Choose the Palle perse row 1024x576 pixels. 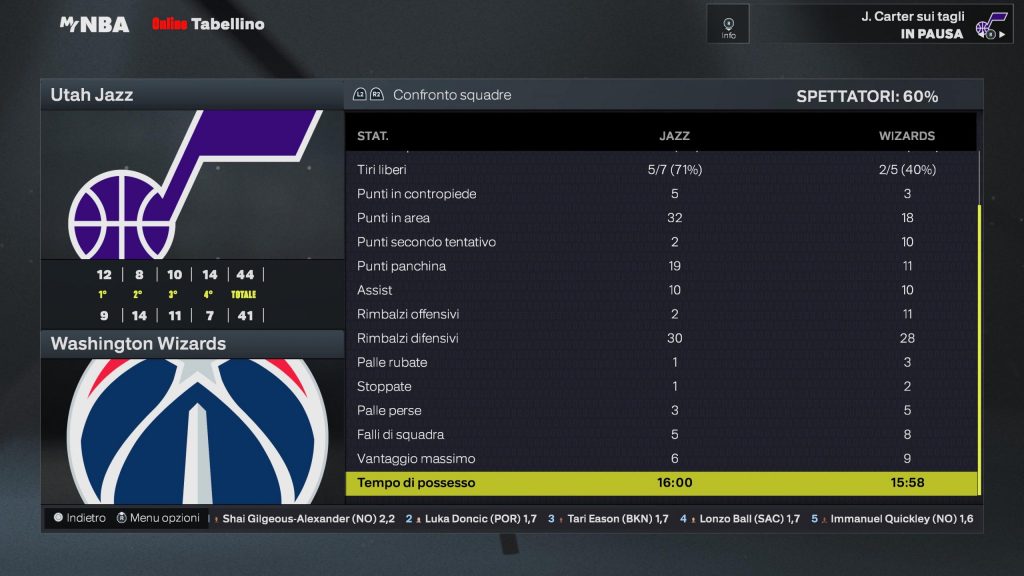pyautogui.click(x=661, y=411)
